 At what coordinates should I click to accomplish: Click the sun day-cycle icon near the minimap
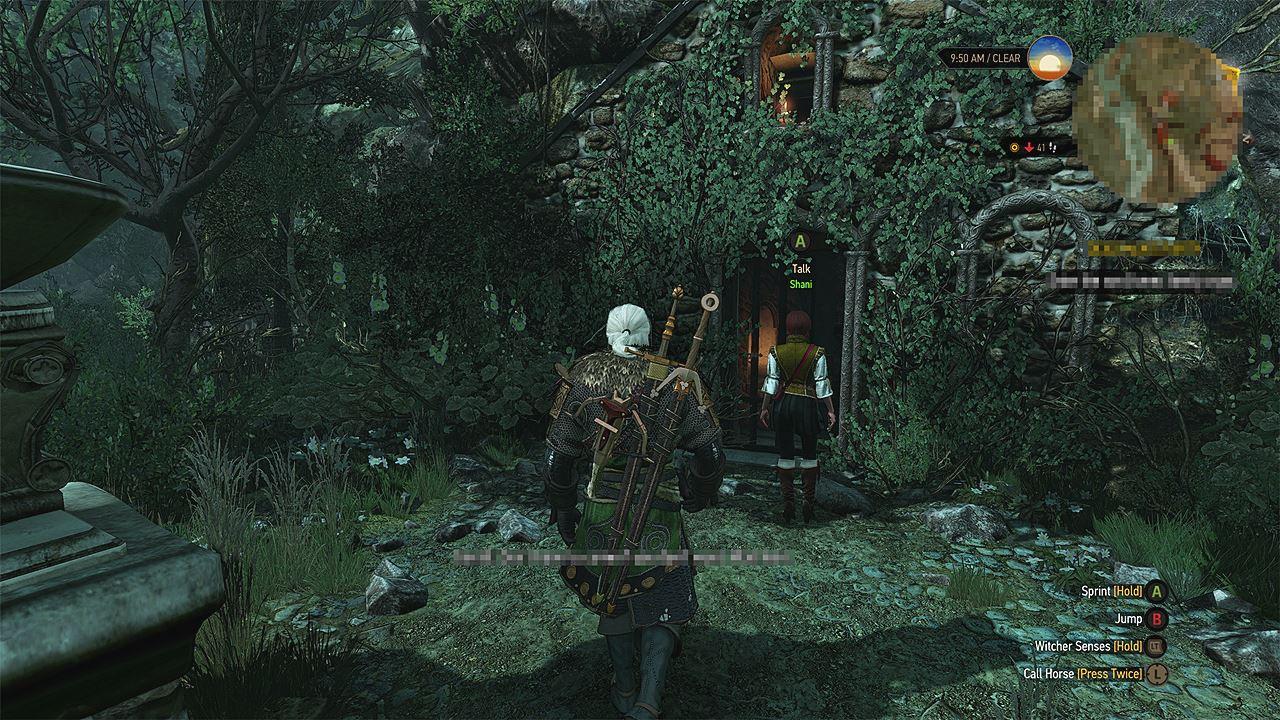1052,63
